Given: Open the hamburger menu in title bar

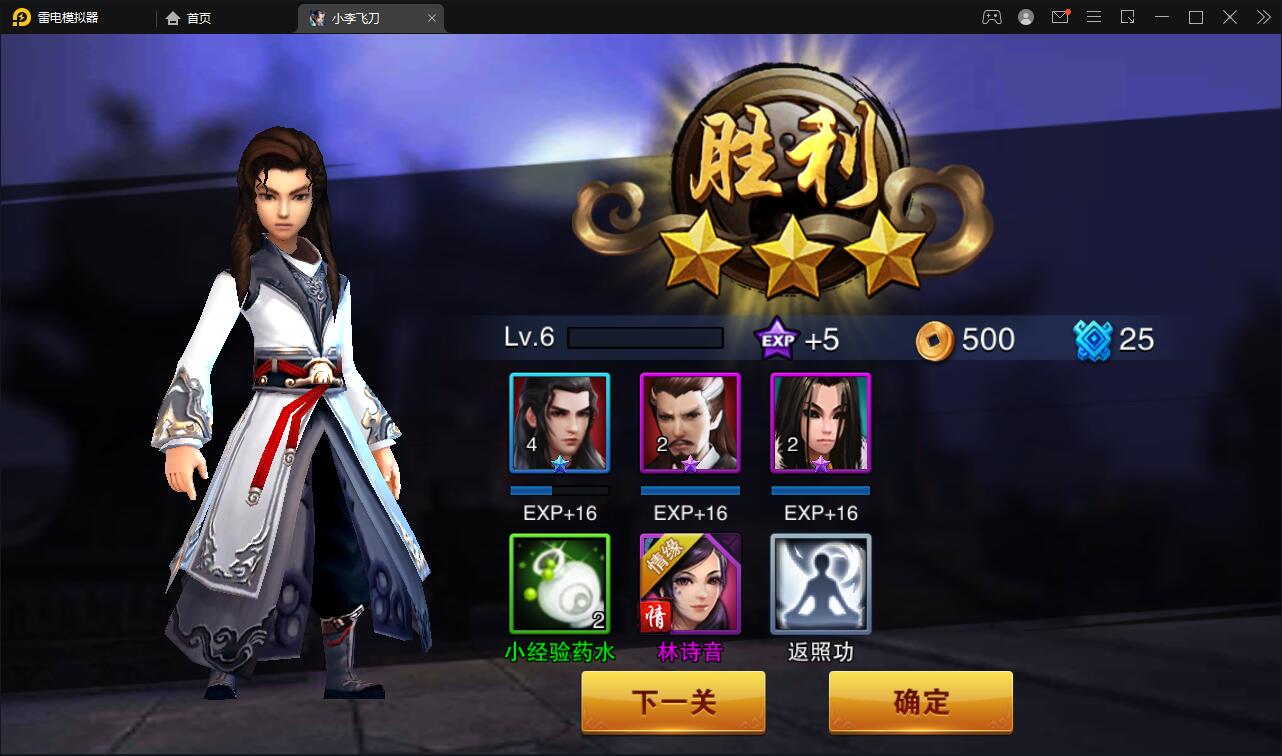Looking at the screenshot, I should pyautogui.click(x=1094, y=17).
